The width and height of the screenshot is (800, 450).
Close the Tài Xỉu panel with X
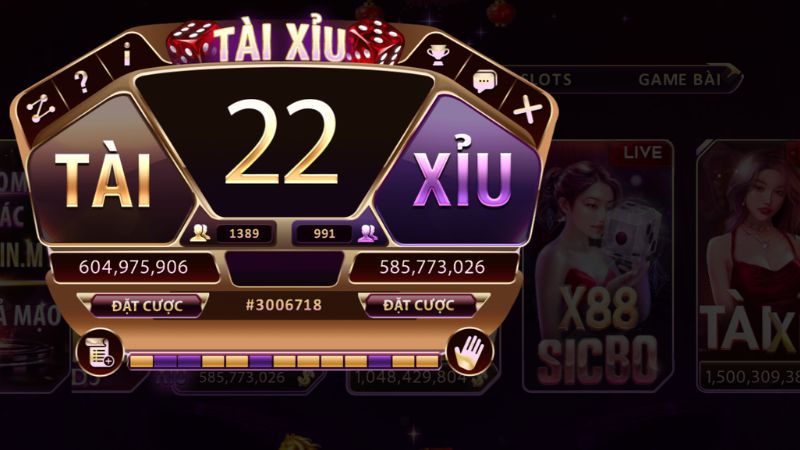point(527,109)
